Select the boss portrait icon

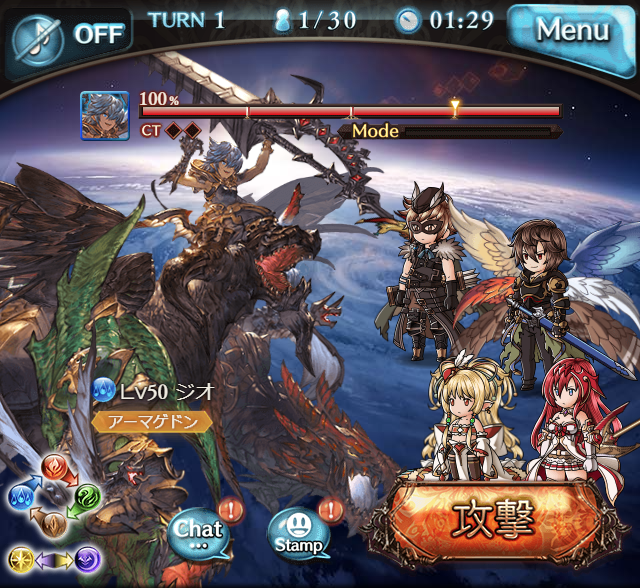pyautogui.click(x=104, y=116)
